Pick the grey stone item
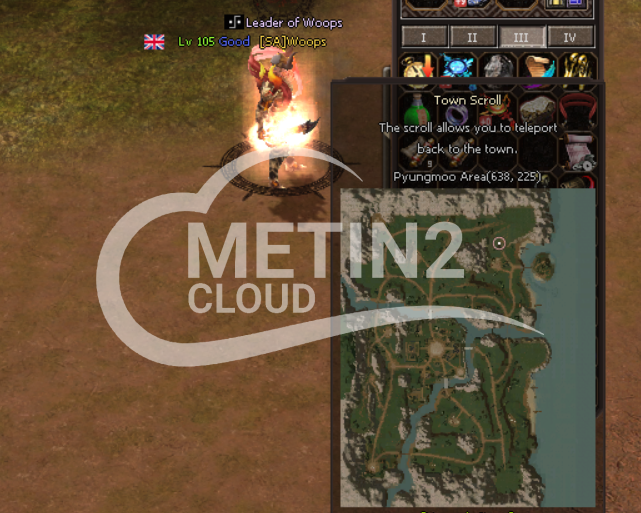Screen dimensions: 641x513 pos(497,68)
